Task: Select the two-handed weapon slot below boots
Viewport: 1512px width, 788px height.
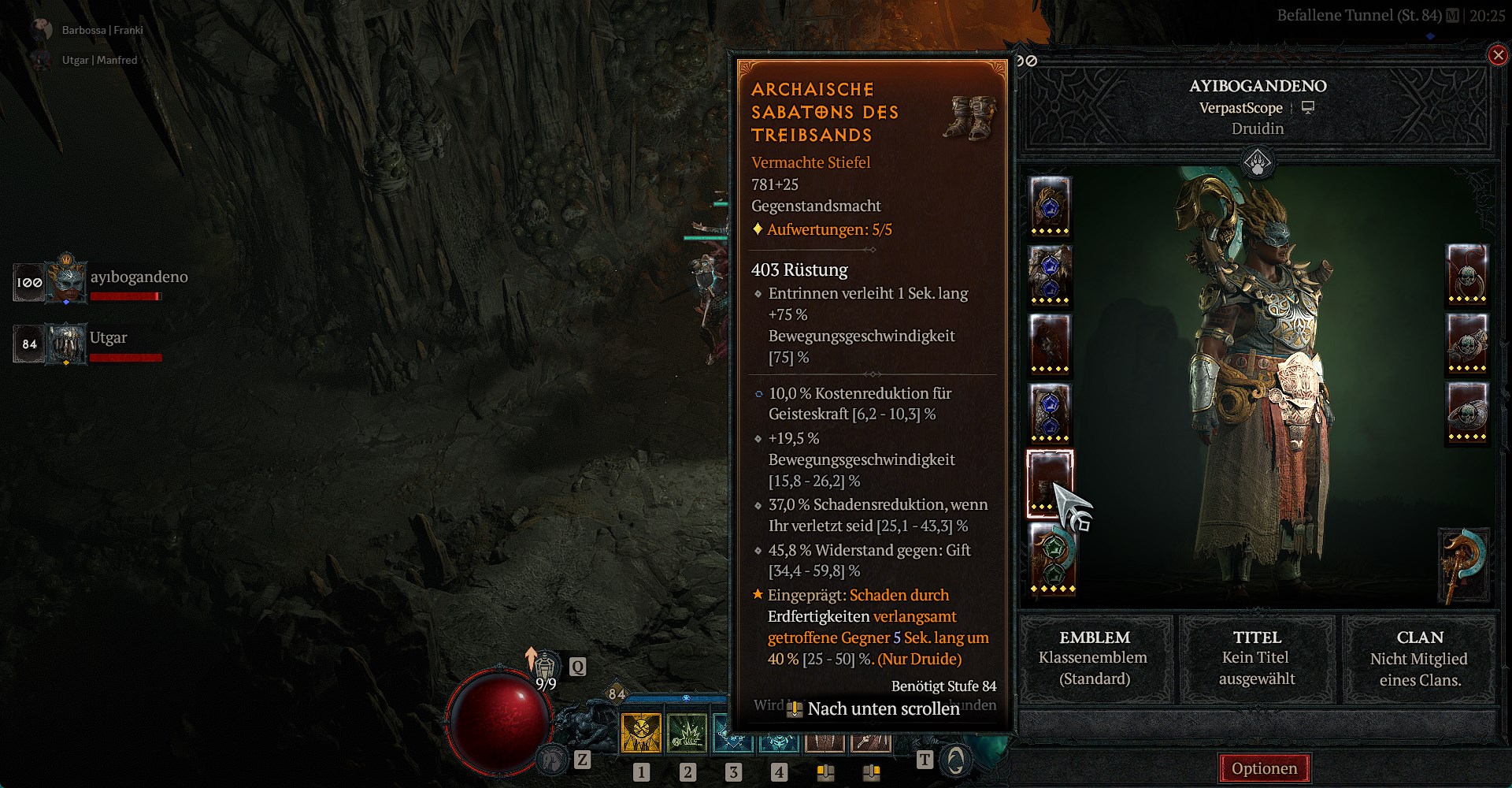Action: pos(1052,557)
